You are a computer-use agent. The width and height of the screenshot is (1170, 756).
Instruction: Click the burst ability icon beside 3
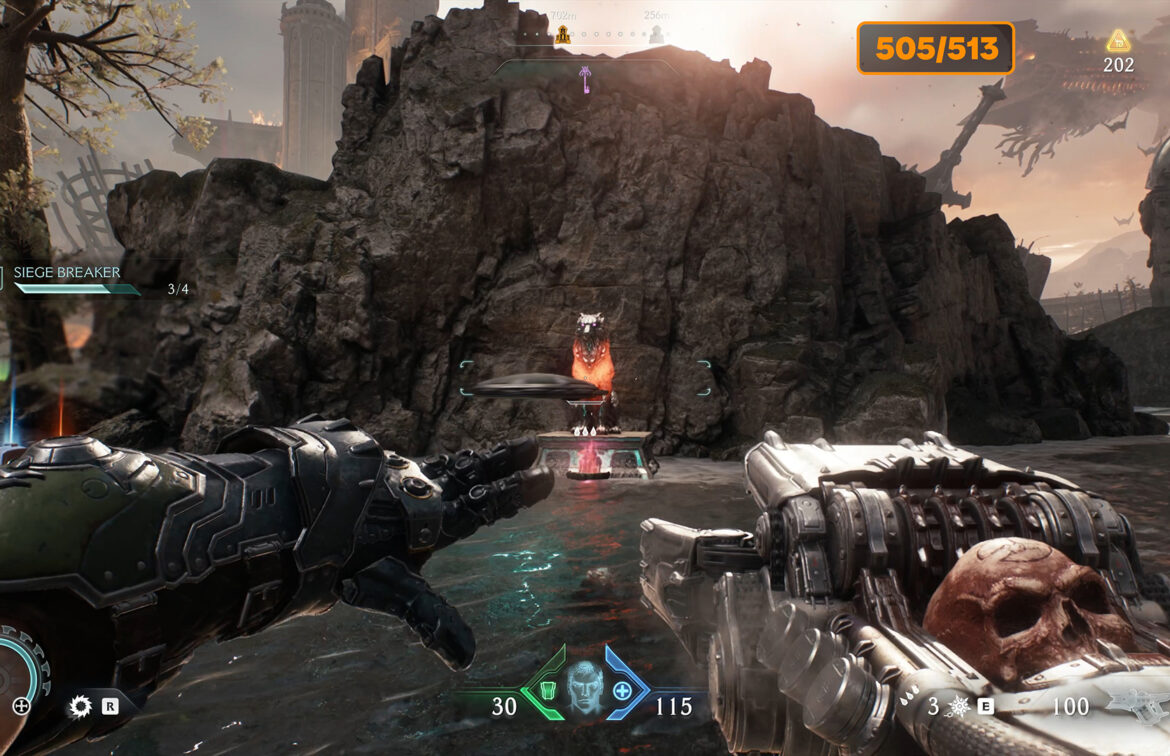tap(958, 707)
